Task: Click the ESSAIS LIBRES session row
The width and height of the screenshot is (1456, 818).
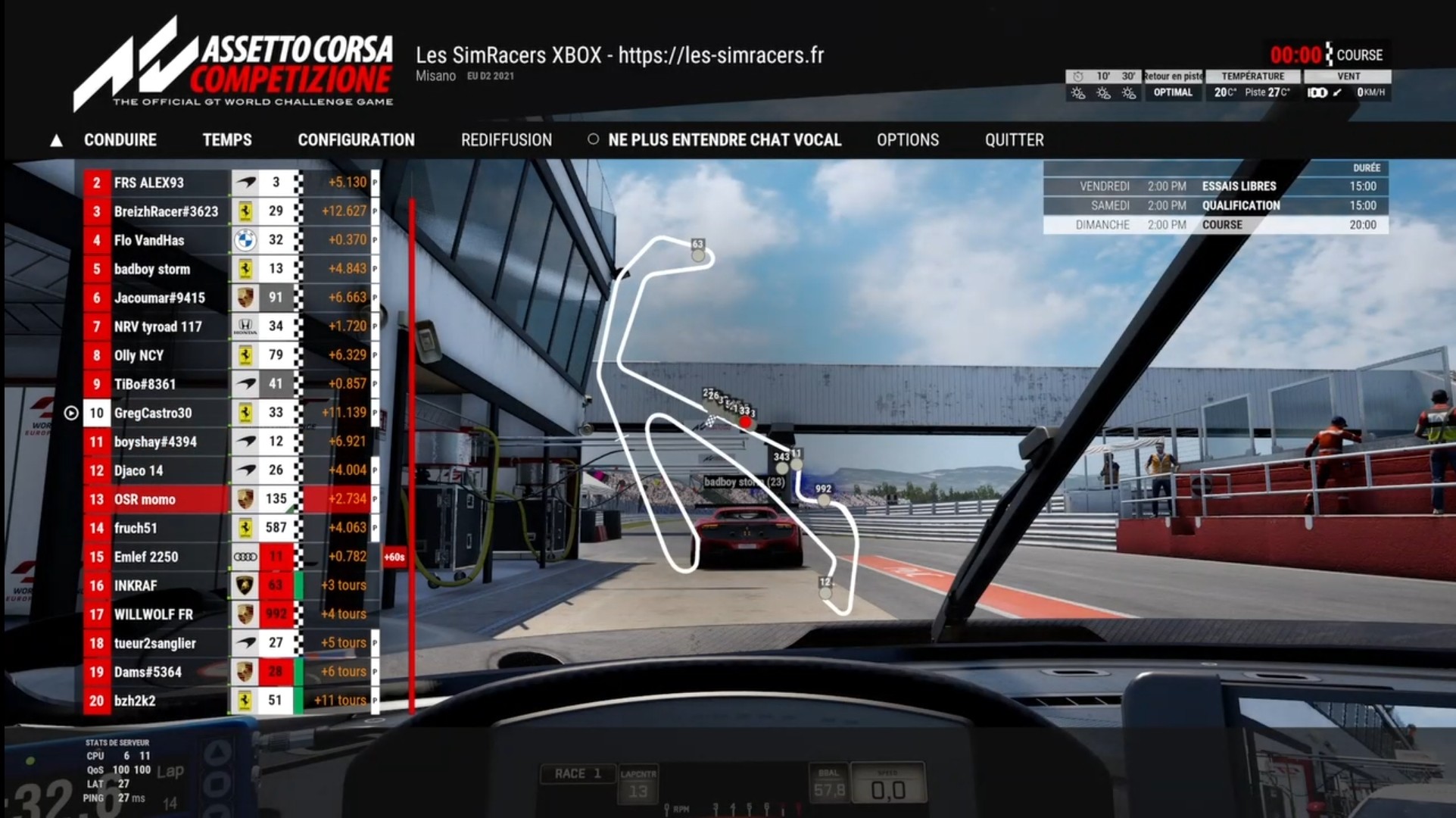Action: pos(1215,186)
